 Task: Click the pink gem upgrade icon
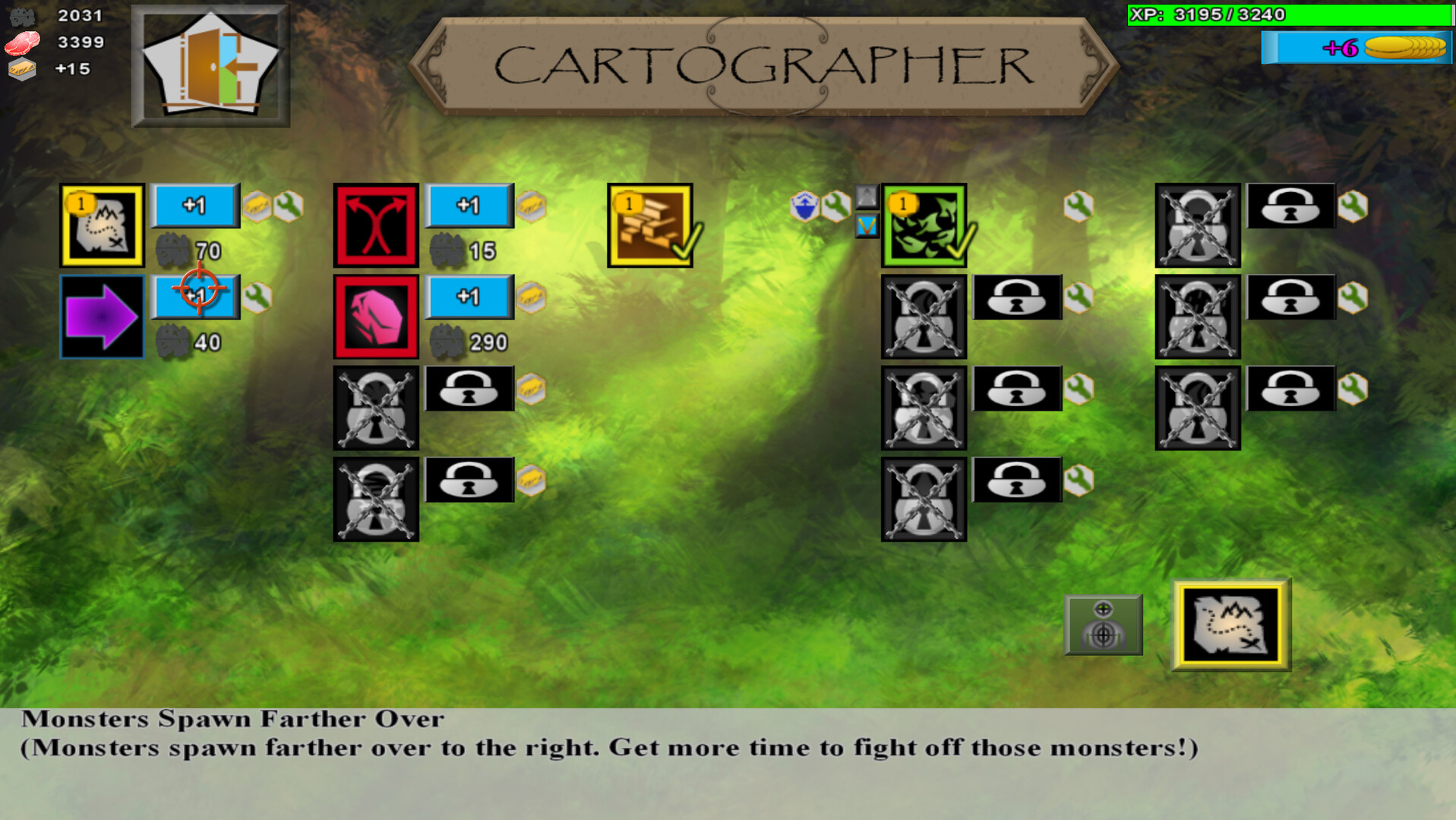click(376, 315)
